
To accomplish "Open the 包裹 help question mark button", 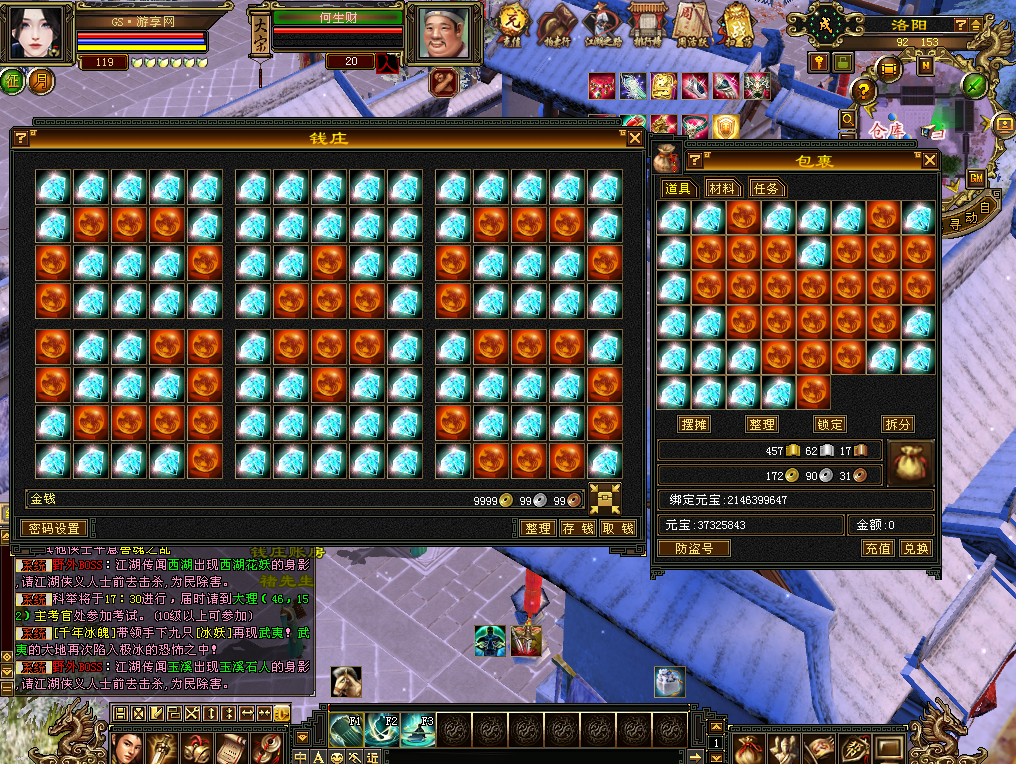I will pos(694,160).
